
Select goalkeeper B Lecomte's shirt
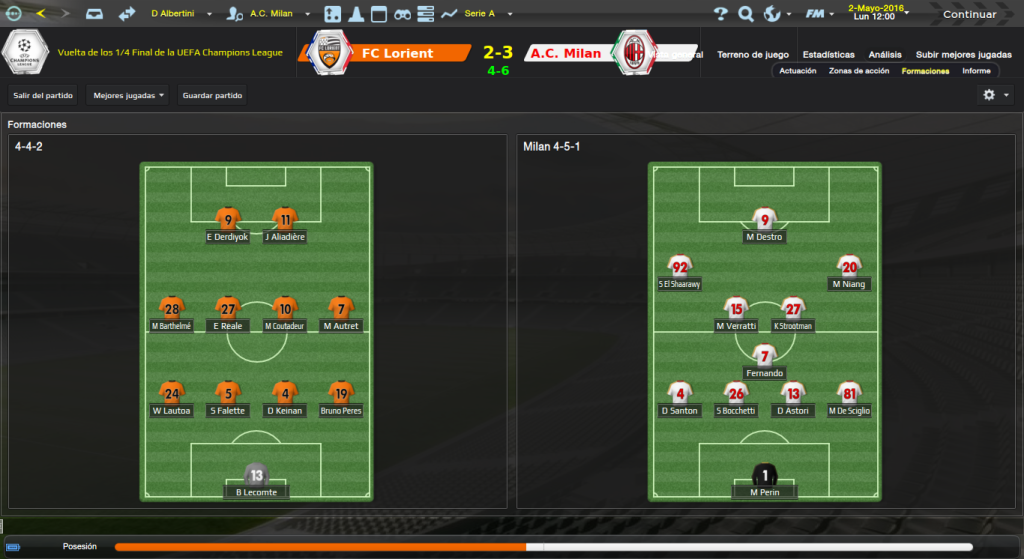point(256,476)
